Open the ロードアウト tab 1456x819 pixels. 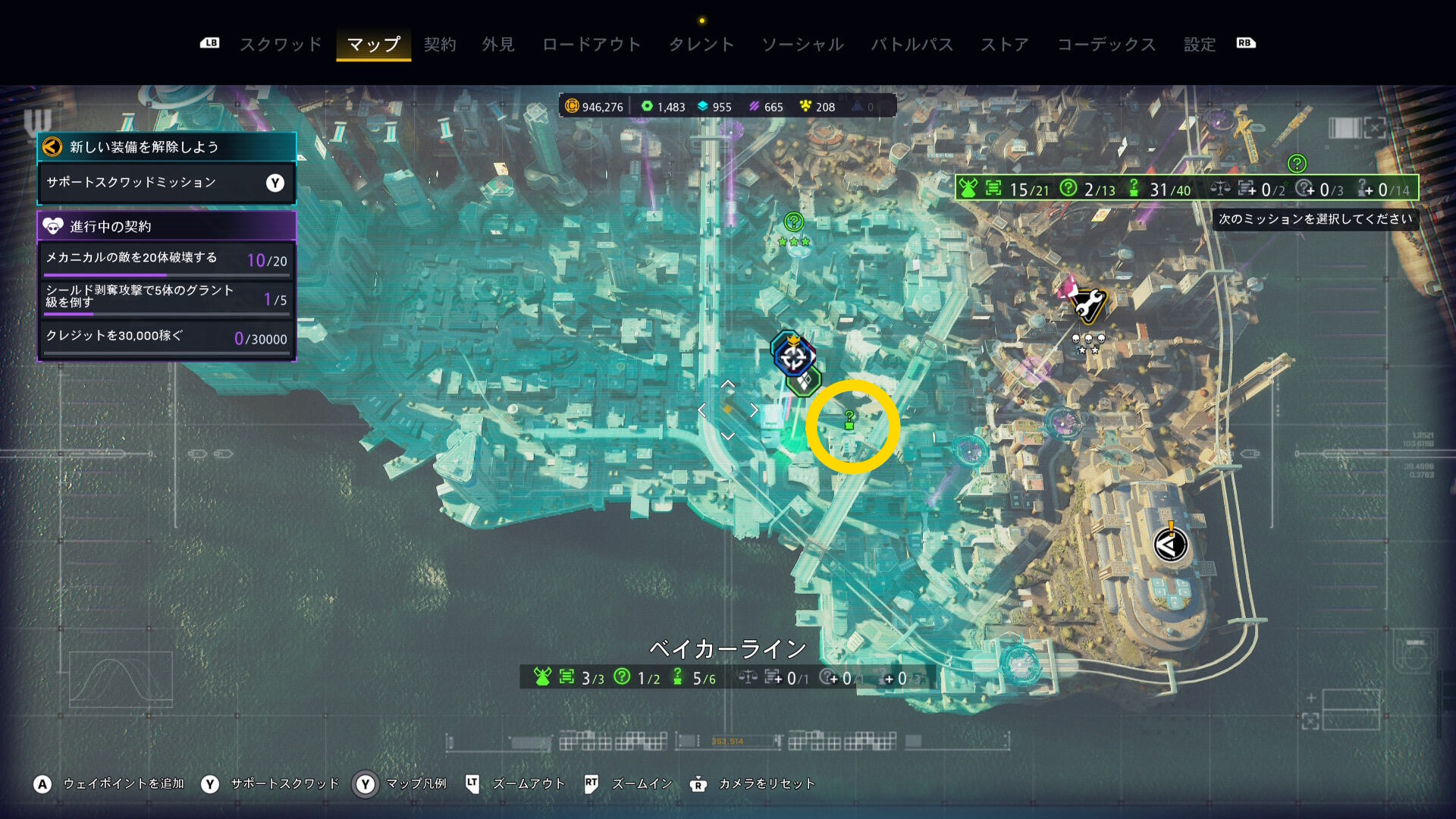pos(591,45)
